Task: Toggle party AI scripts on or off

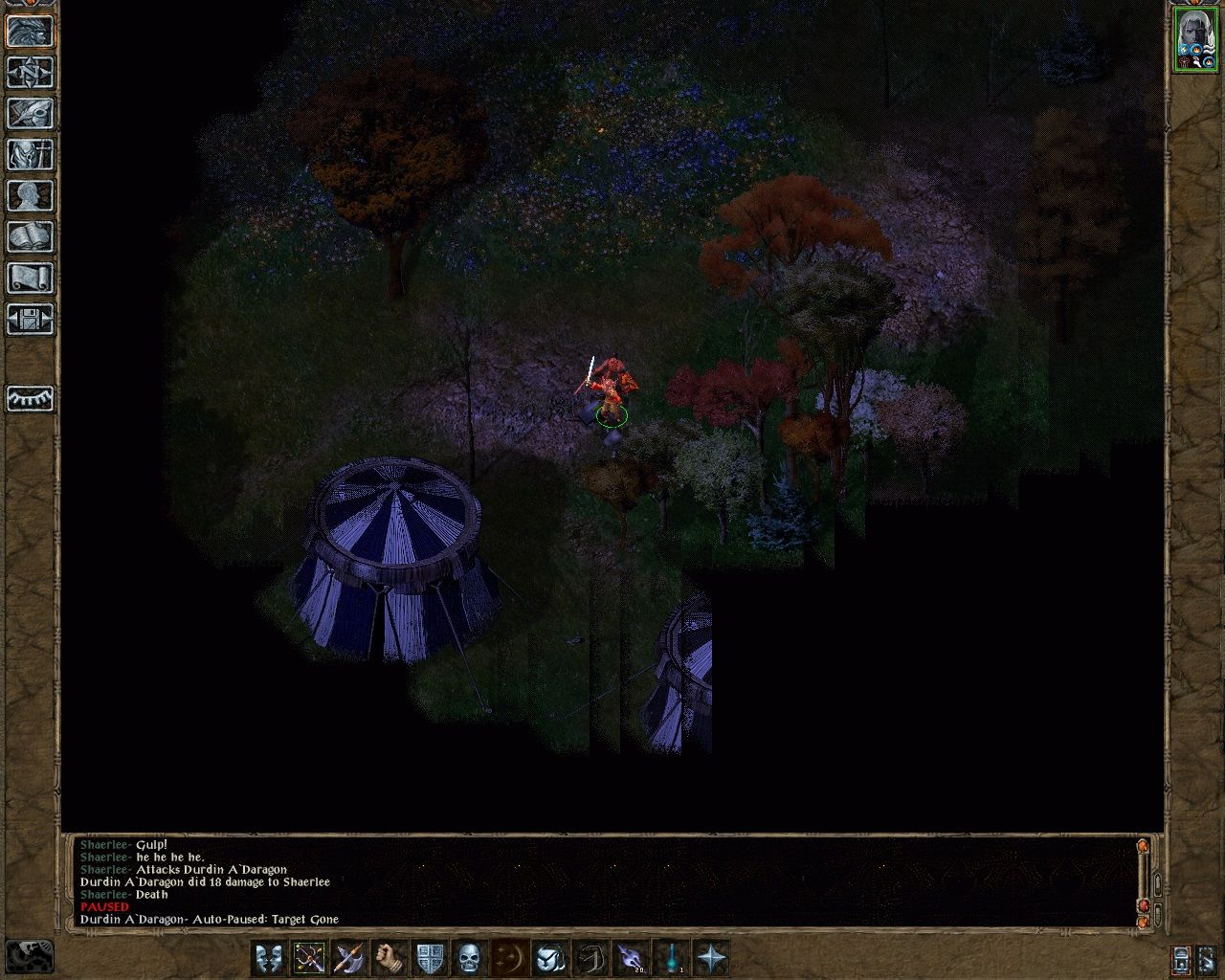Action: click(1180, 956)
